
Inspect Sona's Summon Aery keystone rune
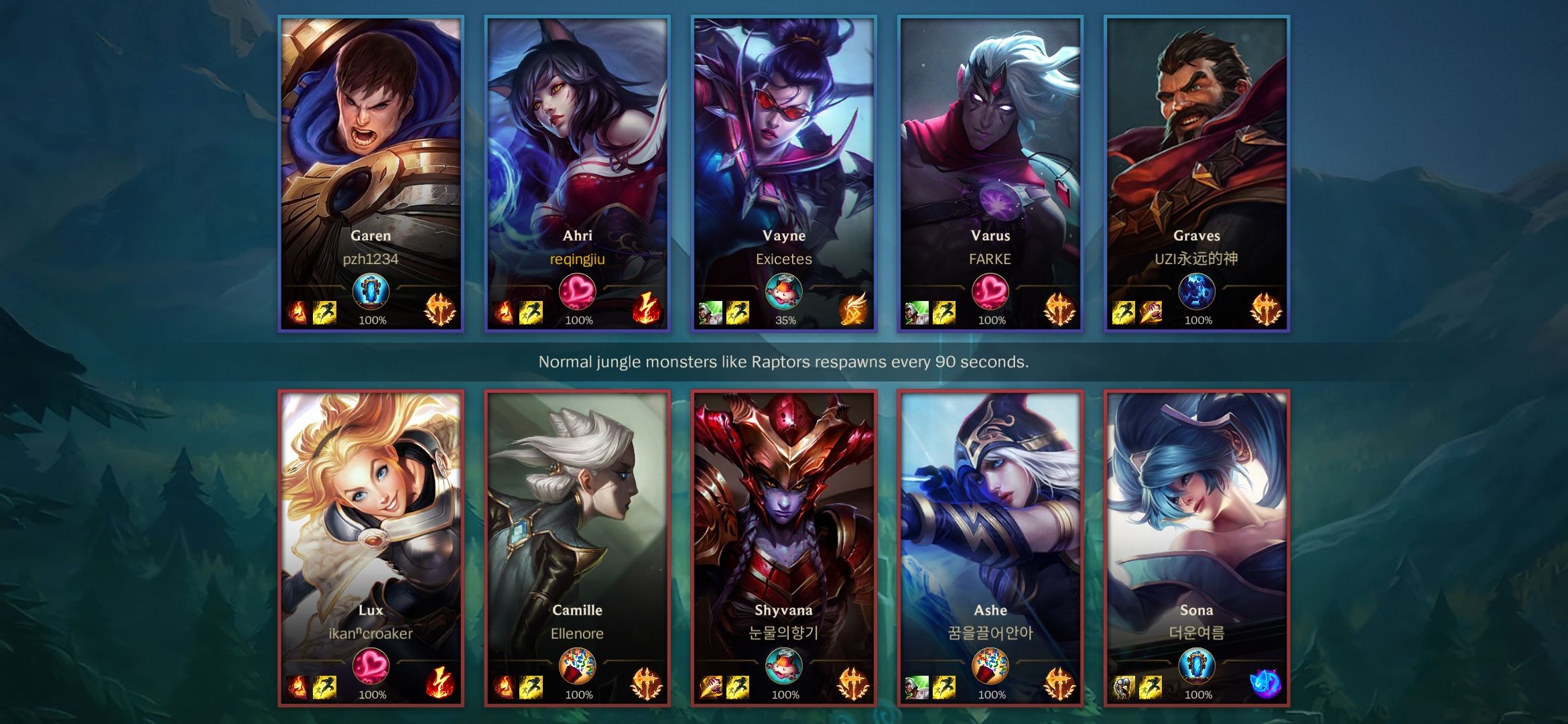pos(1264,684)
